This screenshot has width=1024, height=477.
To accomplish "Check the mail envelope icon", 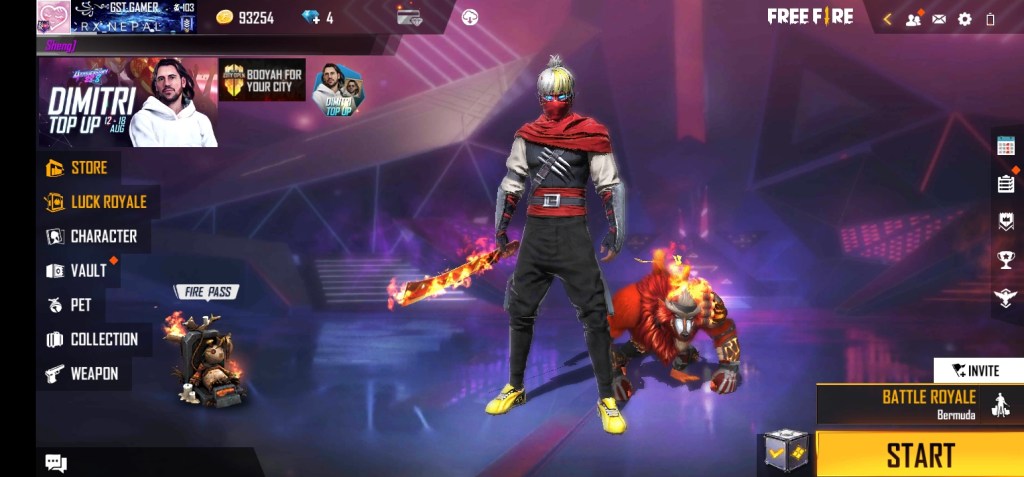I will tap(939, 18).
